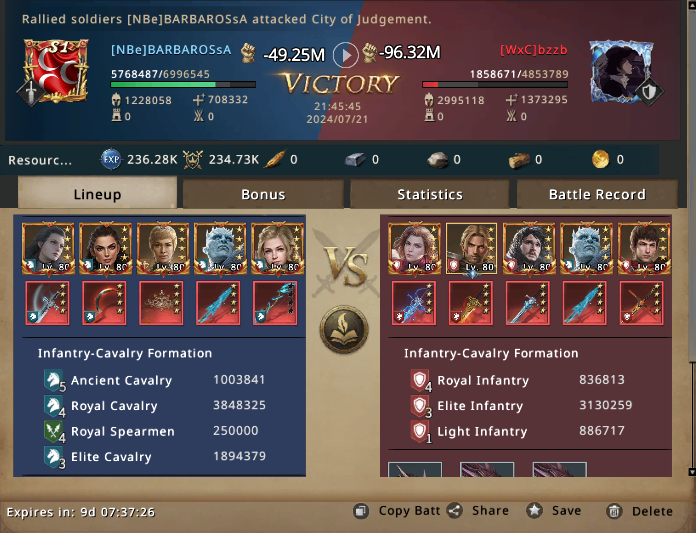Viewport: 696px width, 533px height.
Task: Open the book icon between lineups
Action: pos(344,330)
